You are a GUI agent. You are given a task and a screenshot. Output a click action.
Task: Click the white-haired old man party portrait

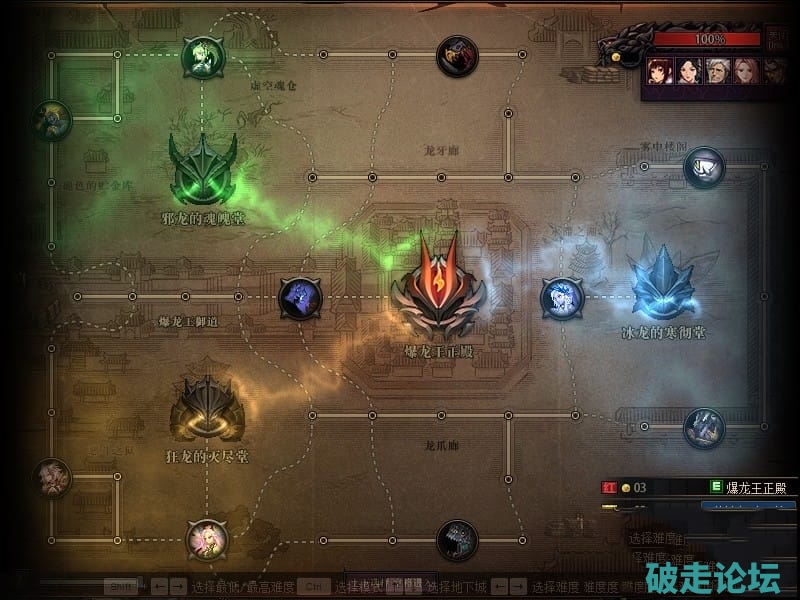[717, 70]
